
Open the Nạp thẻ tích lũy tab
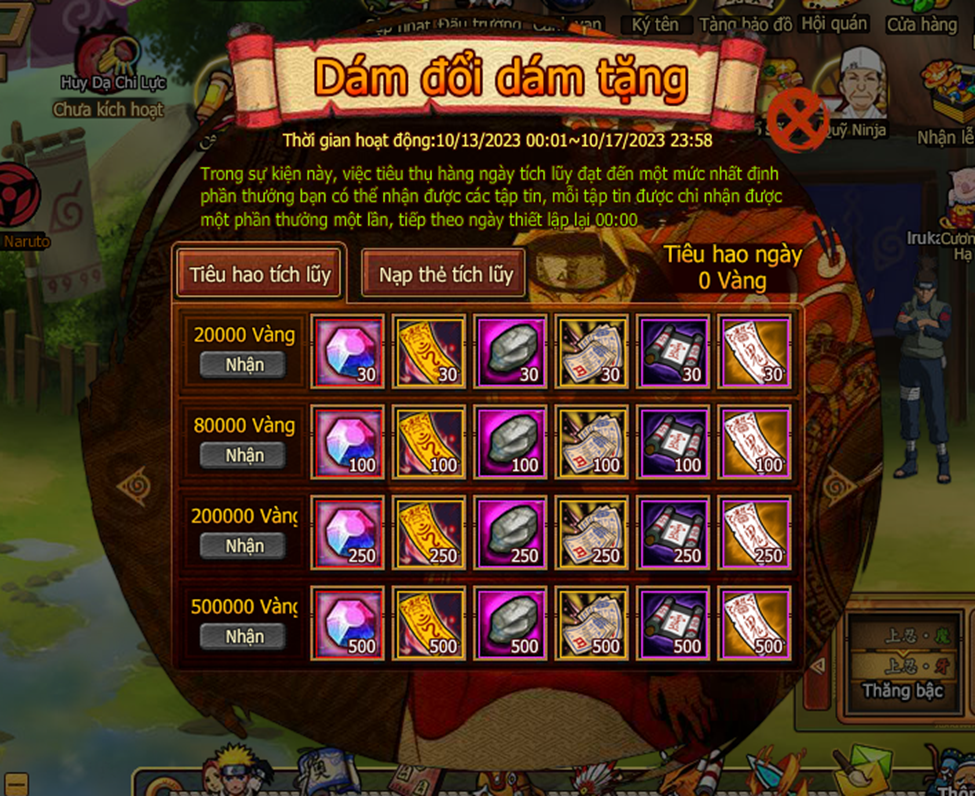click(444, 274)
